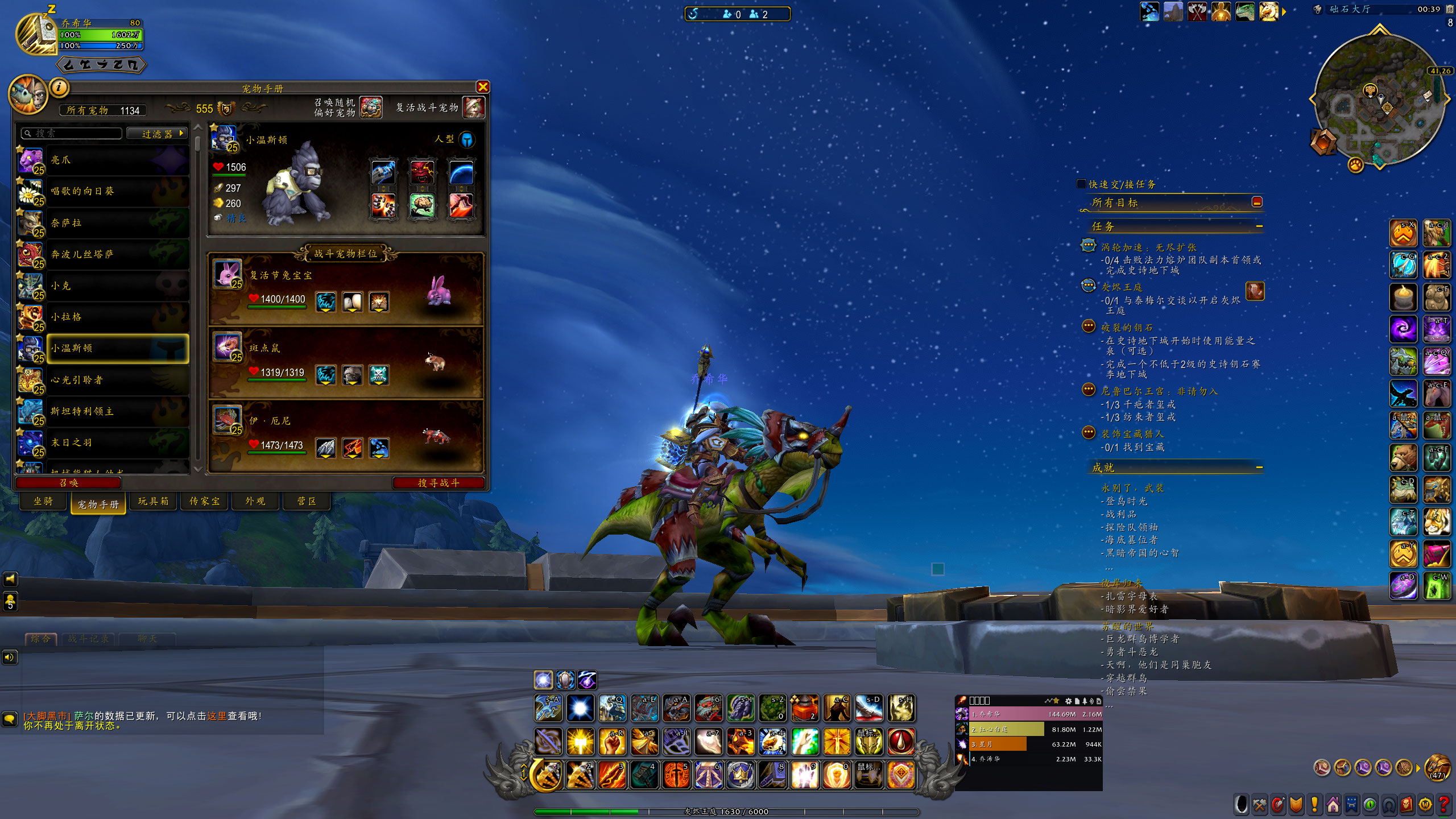1456x819 pixels.
Task: Open the 过滤器 filter dropdown
Action: coord(158,134)
